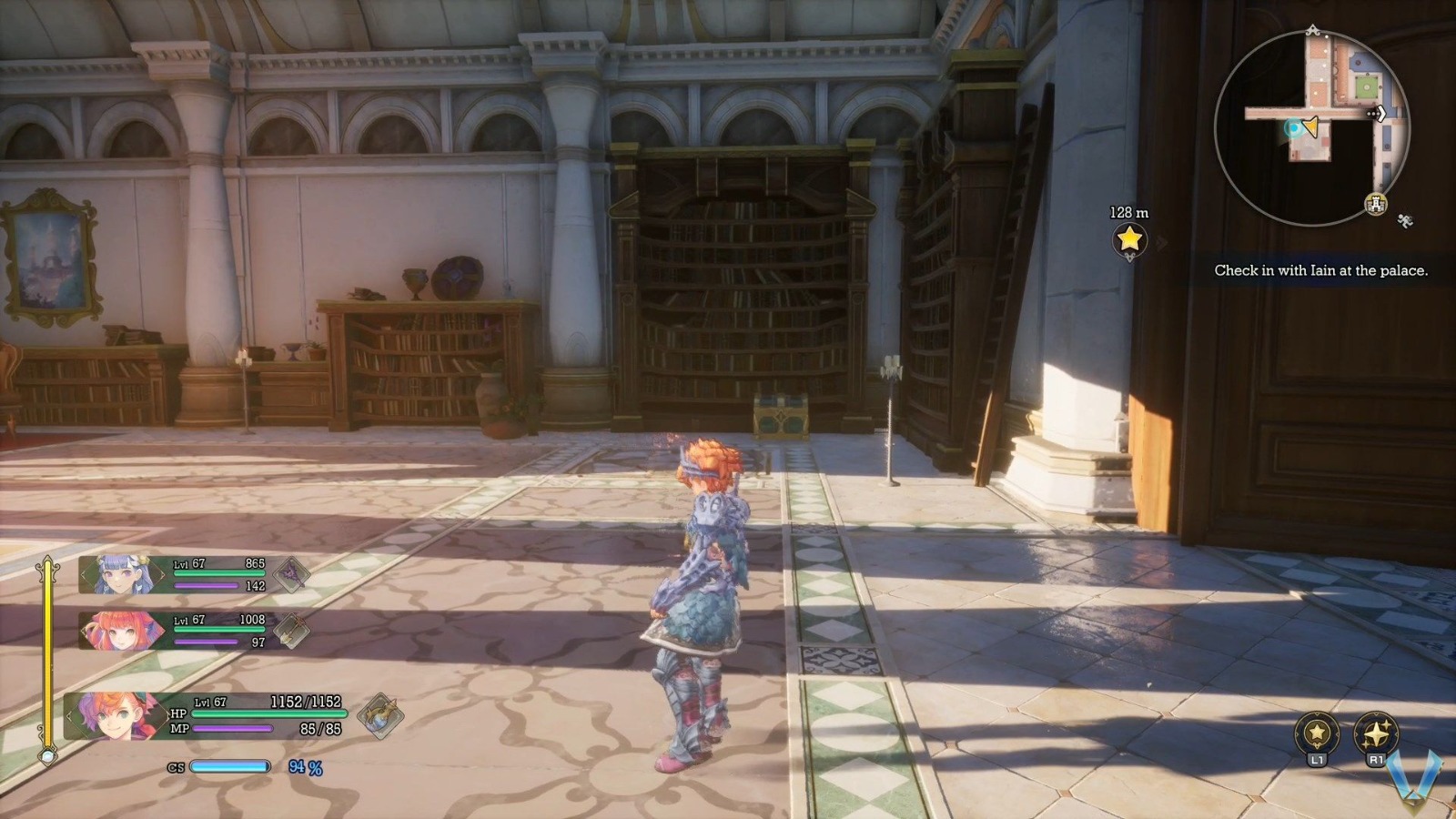Click the compass north marker atop the minimap
1456x819 pixels.
pos(1312,29)
